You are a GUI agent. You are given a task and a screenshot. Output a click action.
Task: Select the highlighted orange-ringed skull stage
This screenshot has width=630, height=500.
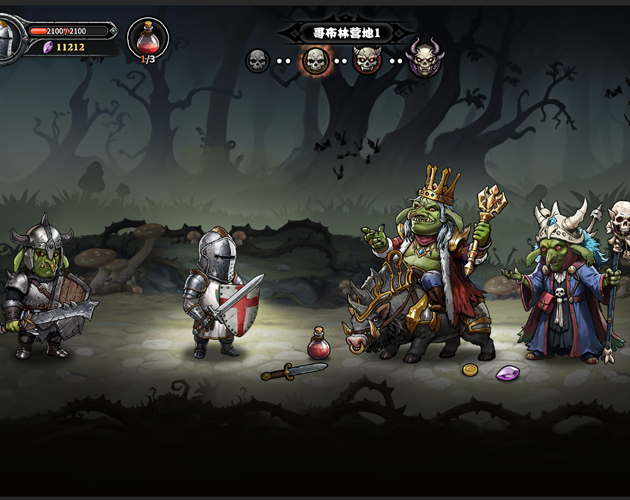pos(315,61)
